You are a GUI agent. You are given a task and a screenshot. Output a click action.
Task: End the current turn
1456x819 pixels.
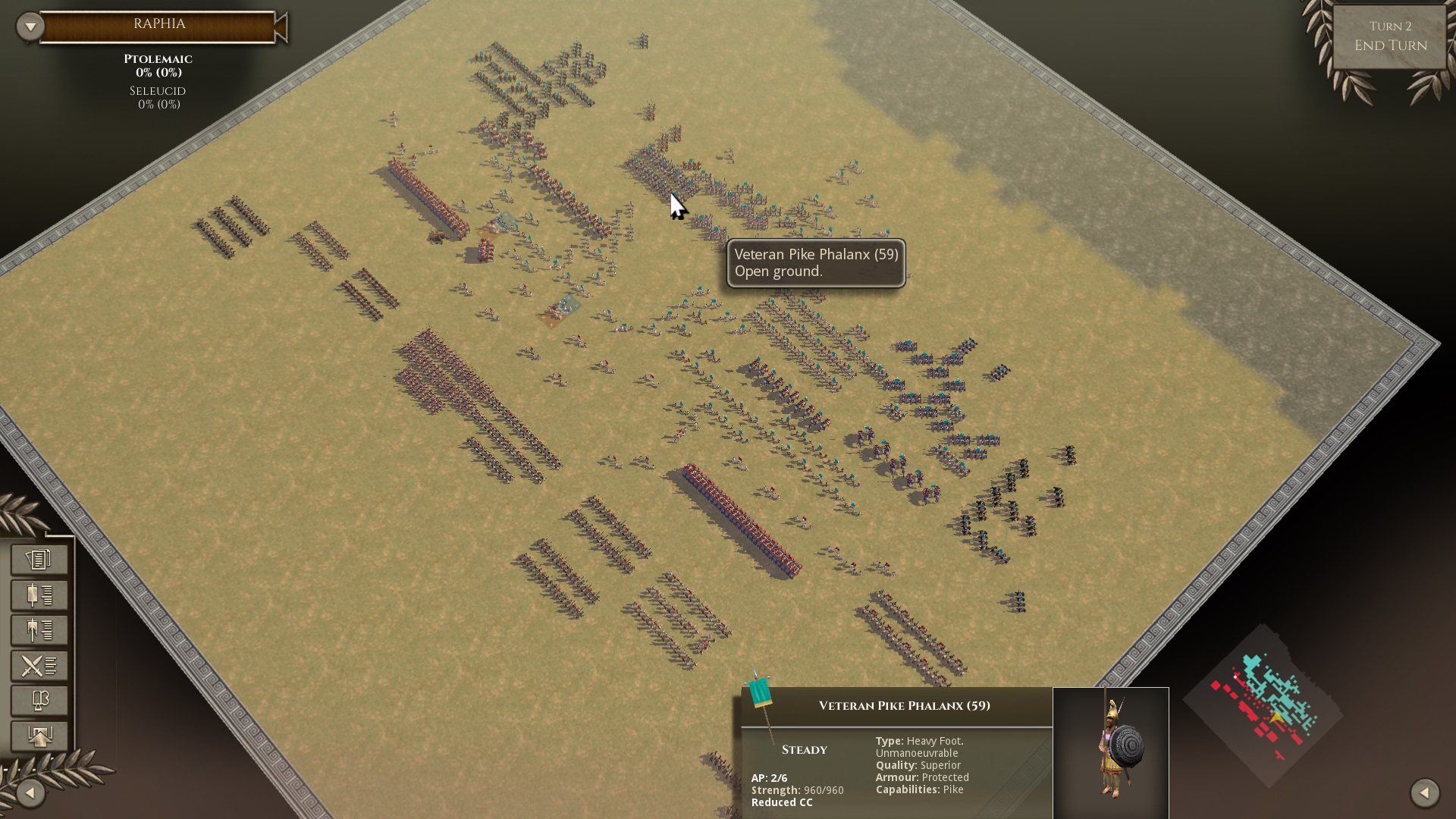1390,37
